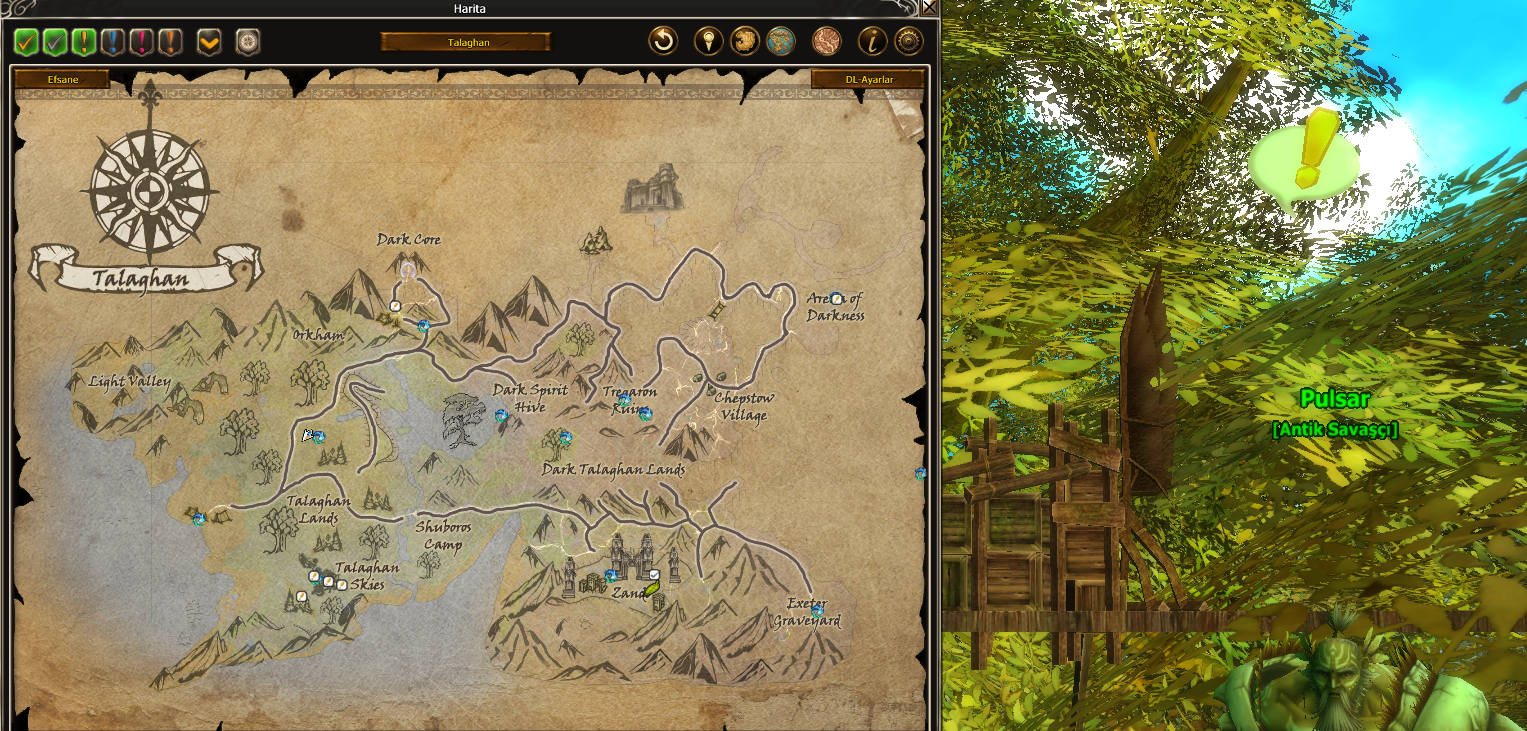Click the orange down-chevron filter icon

(209, 42)
